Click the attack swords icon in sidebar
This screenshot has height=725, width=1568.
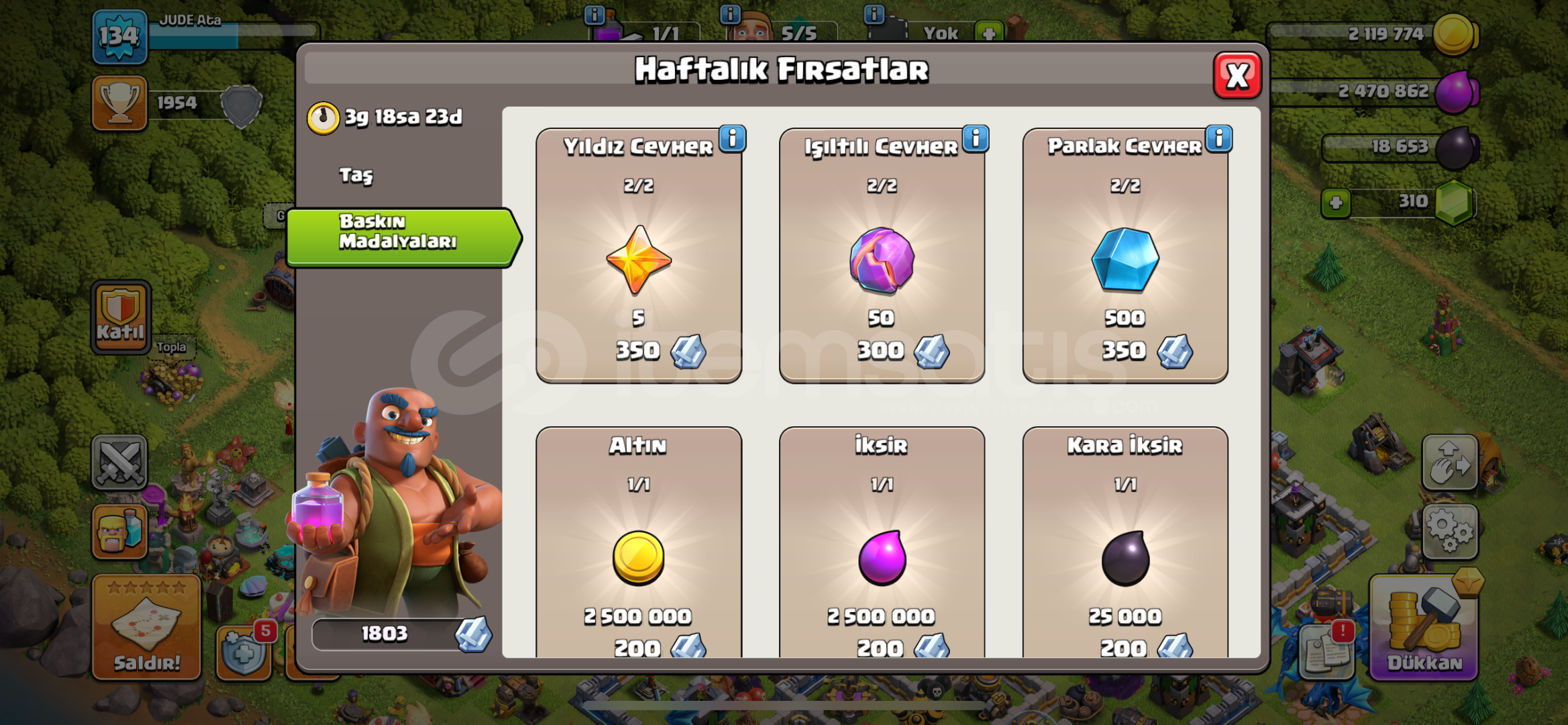point(119,462)
